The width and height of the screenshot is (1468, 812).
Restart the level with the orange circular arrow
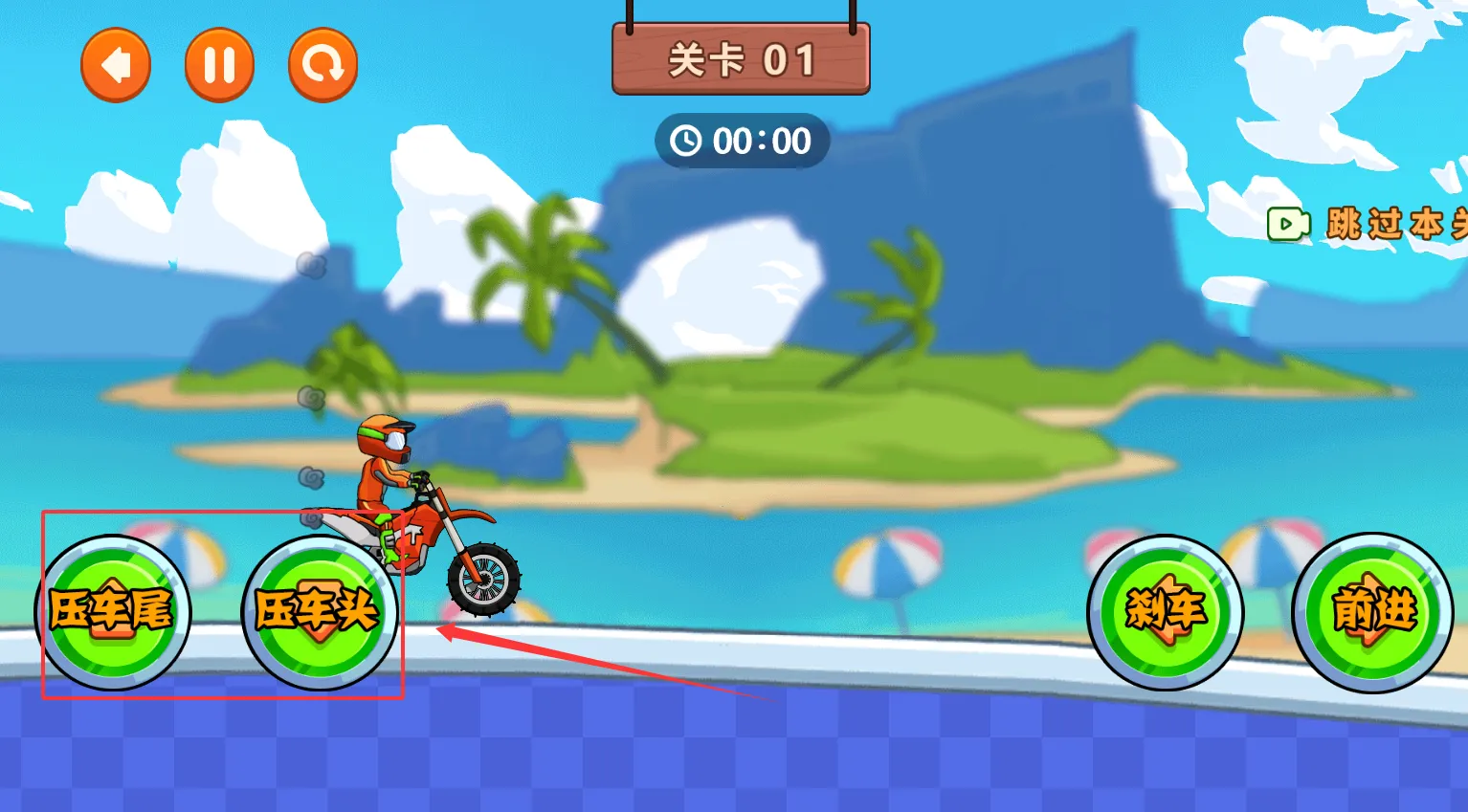(x=323, y=65)
